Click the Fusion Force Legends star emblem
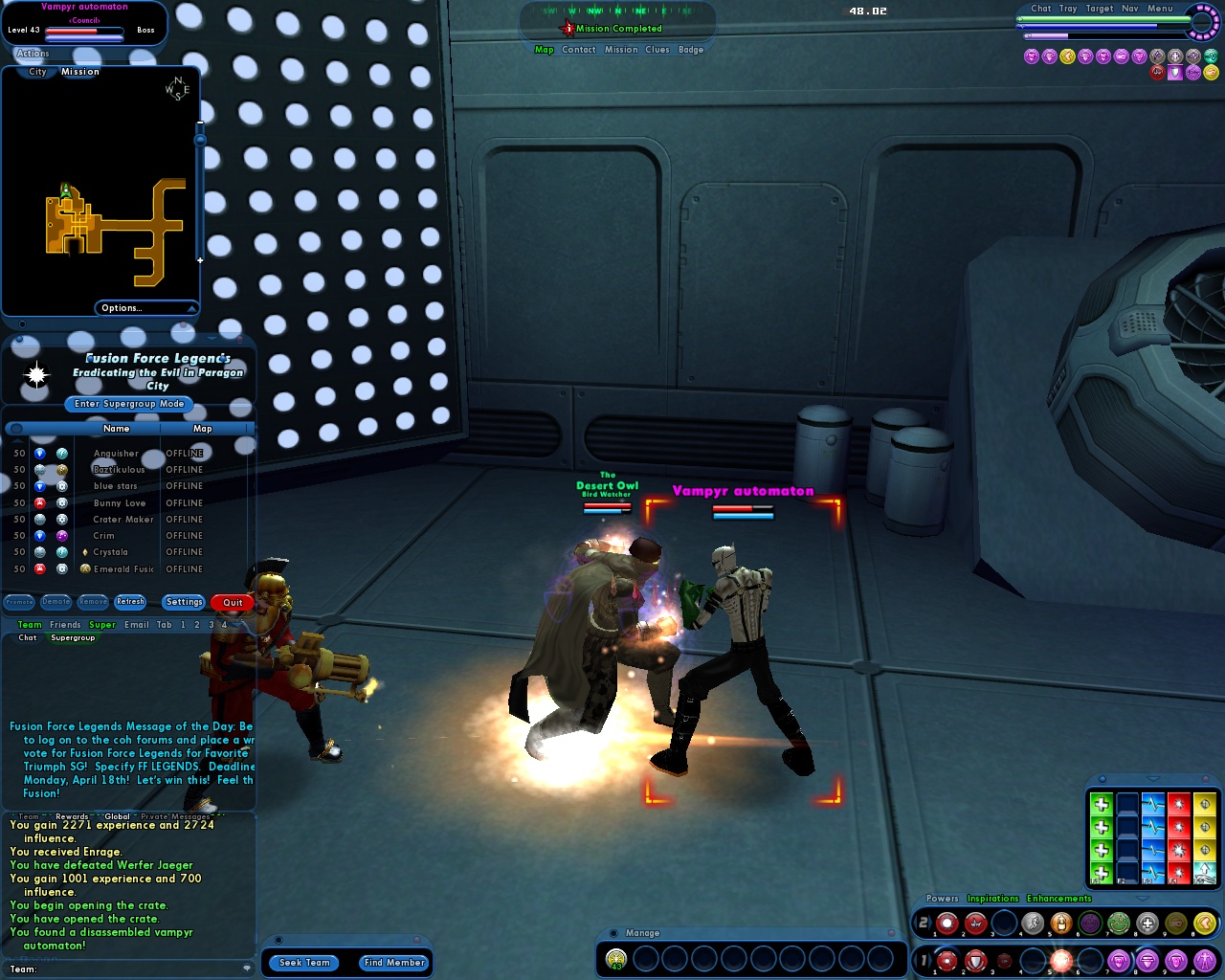The image size is (1225, 980). pos(35,375)
